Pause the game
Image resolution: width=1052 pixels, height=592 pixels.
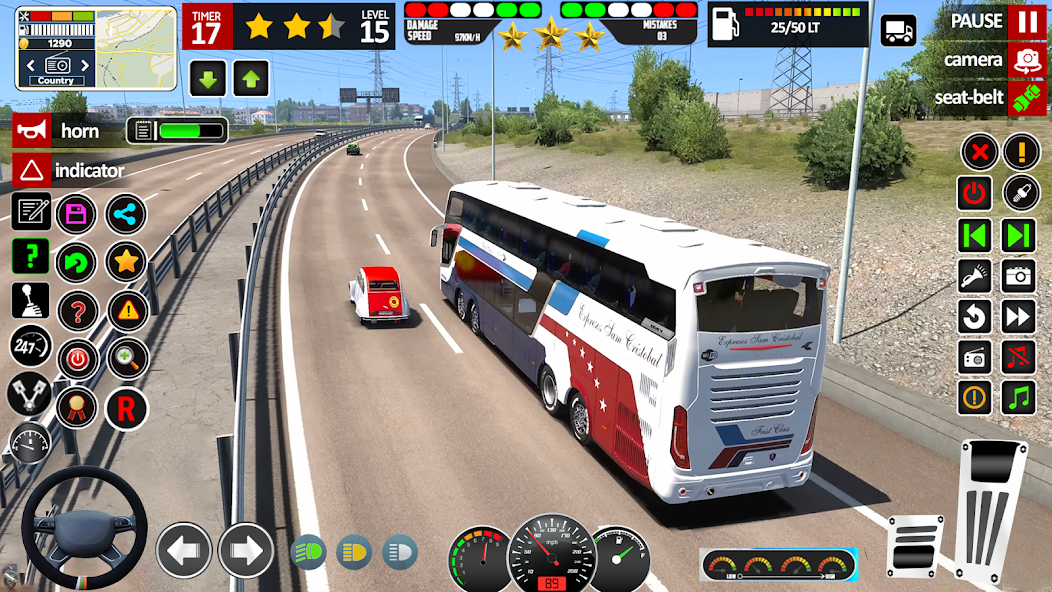pos(1026,21)
